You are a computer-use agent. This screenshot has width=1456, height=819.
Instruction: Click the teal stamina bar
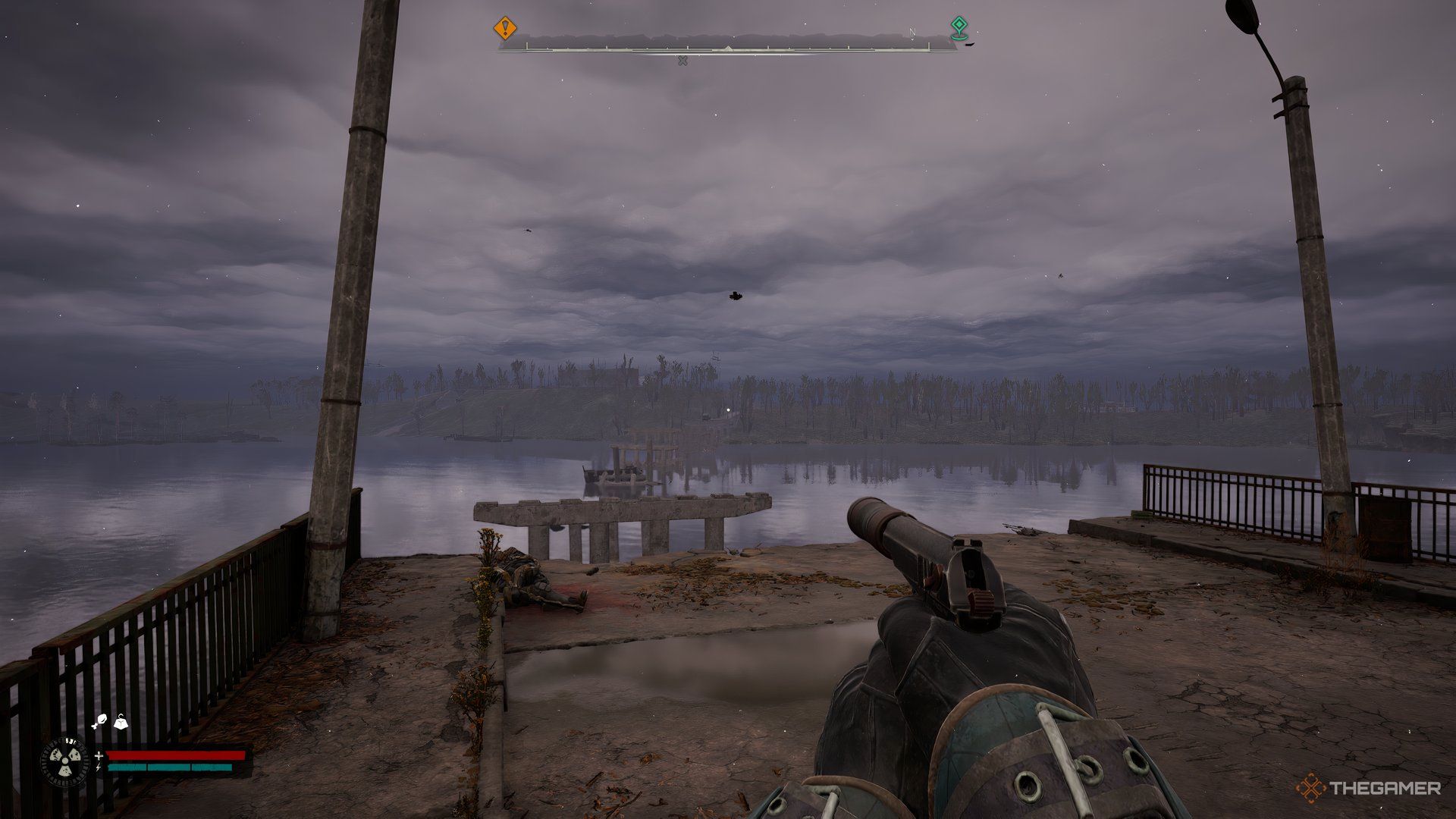171,767
